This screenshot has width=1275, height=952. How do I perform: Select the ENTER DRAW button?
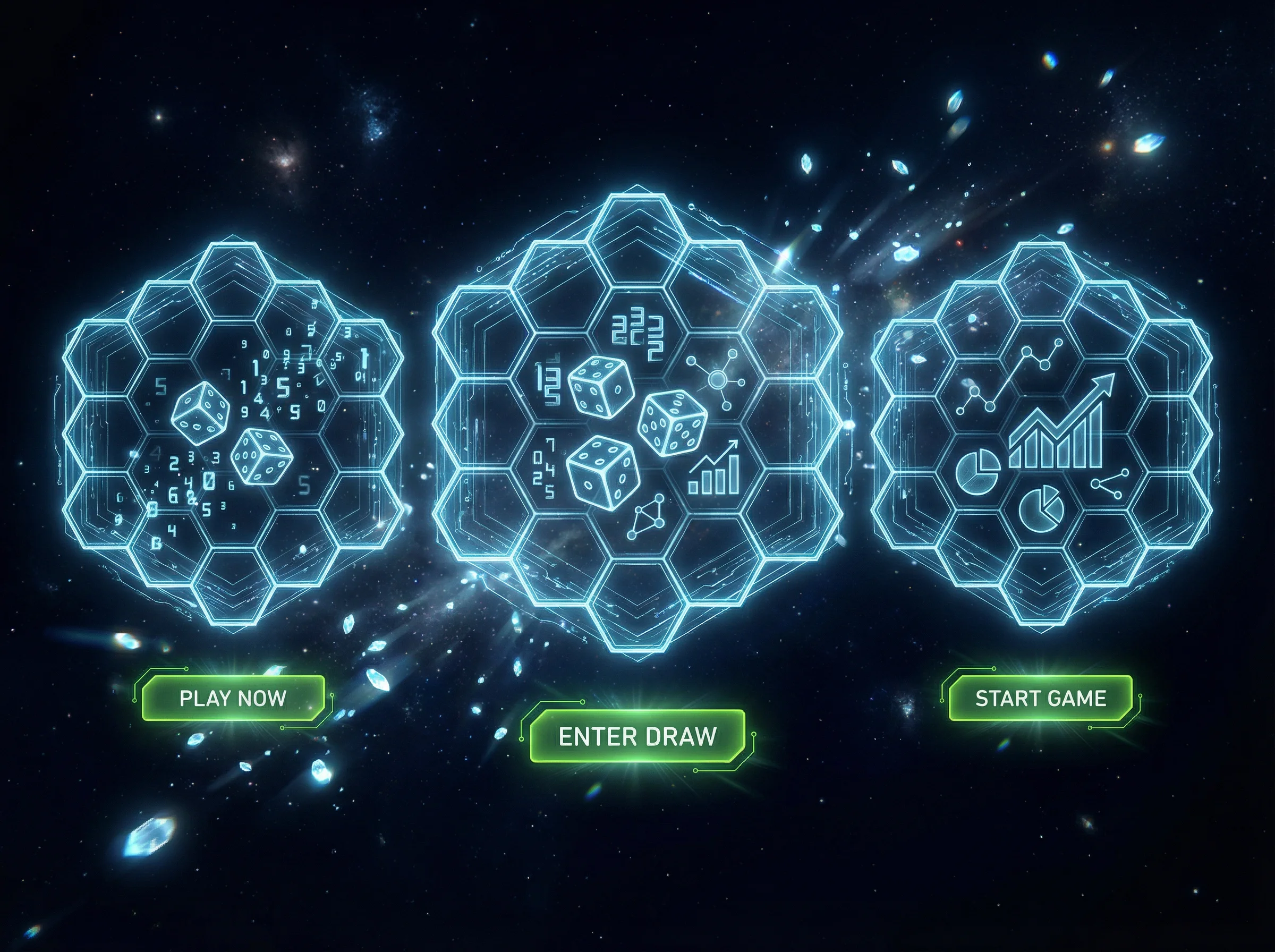[x=637, y=736]
